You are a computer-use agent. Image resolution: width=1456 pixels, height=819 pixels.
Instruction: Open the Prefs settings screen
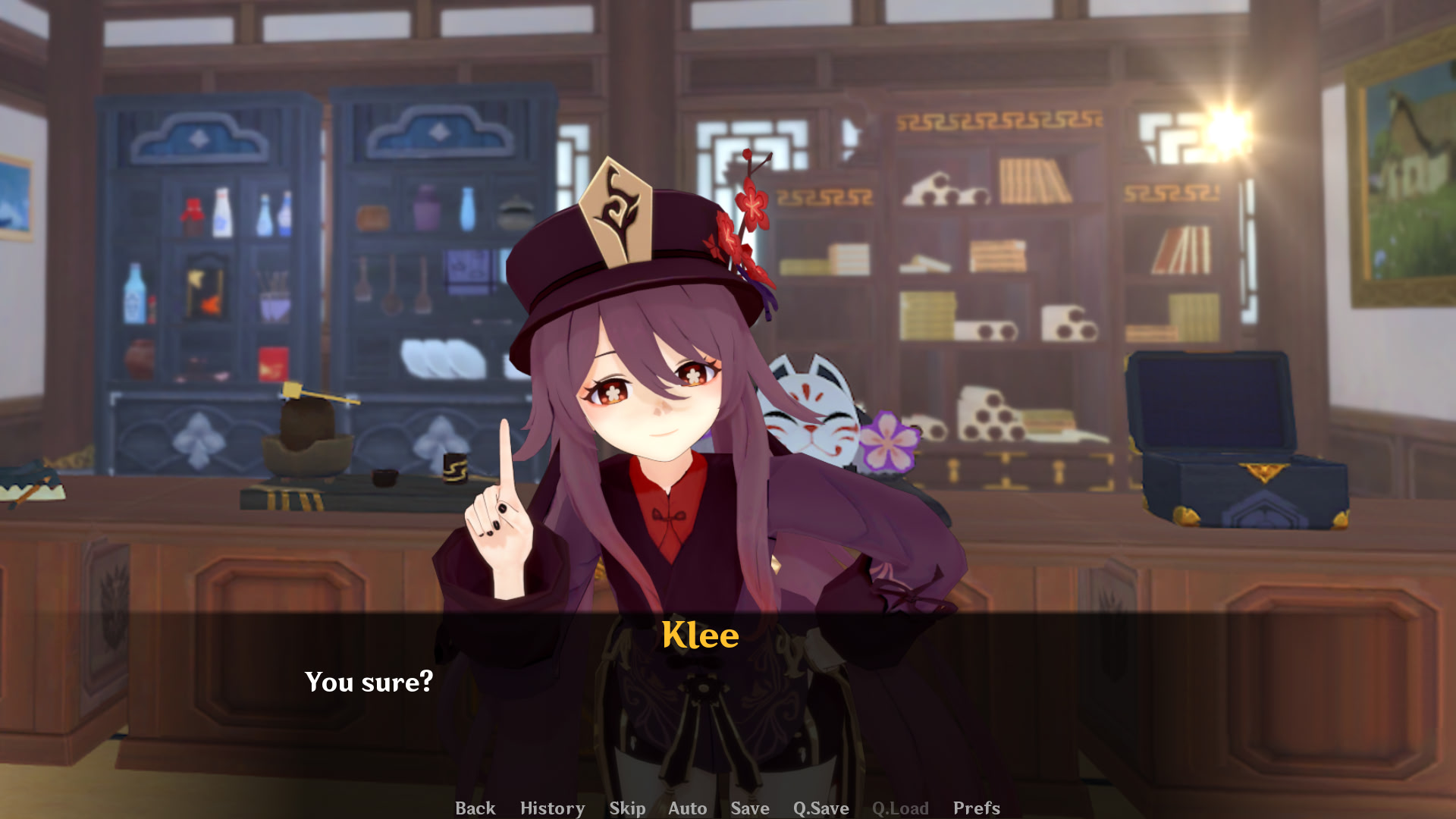click(x=976, y=808)
